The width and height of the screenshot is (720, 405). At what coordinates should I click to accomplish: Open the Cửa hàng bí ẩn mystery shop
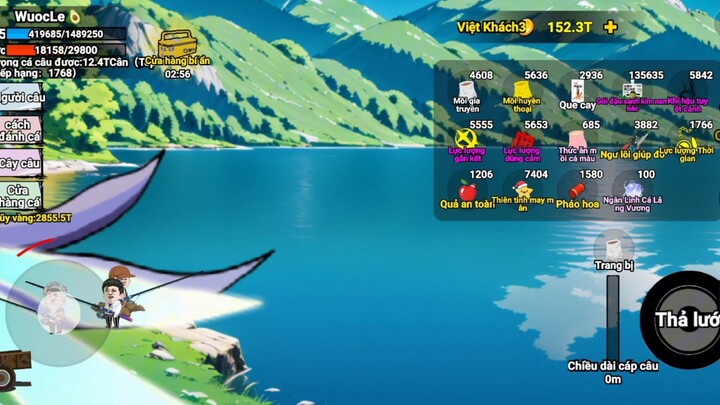click(176, 47)
